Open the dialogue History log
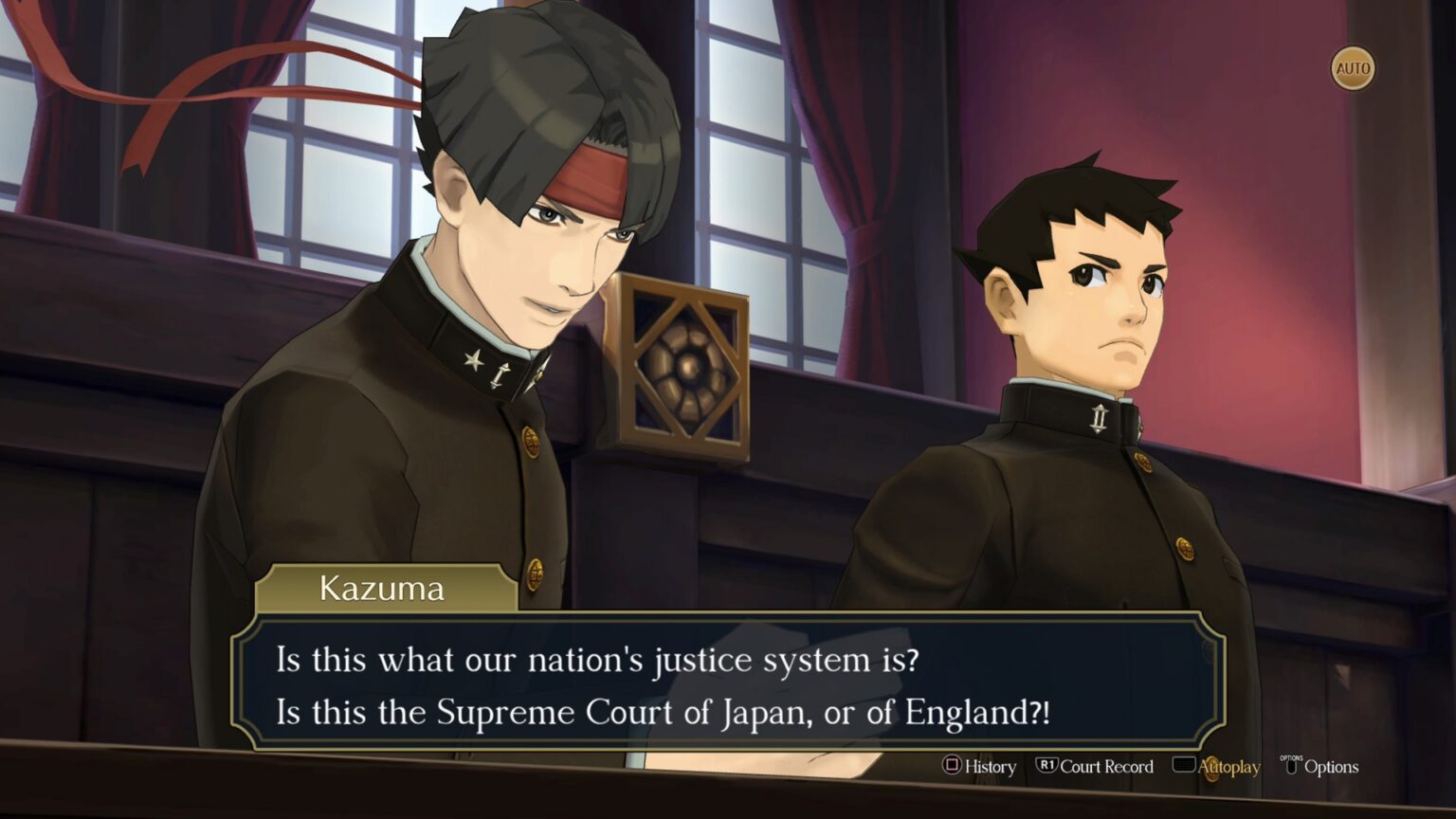 [x=979, y=766]
